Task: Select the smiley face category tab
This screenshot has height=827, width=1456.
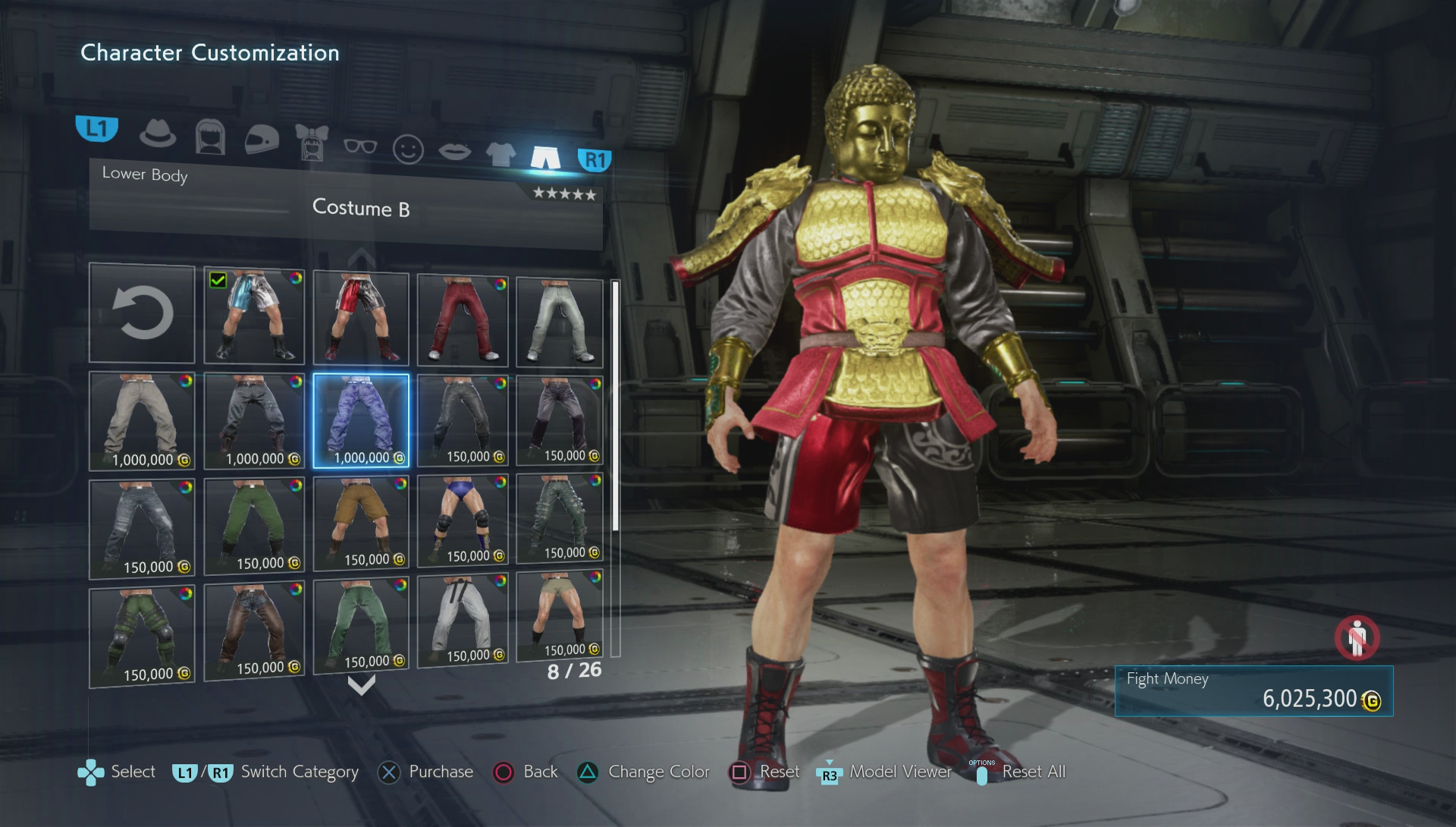Action: click(408, 149)
